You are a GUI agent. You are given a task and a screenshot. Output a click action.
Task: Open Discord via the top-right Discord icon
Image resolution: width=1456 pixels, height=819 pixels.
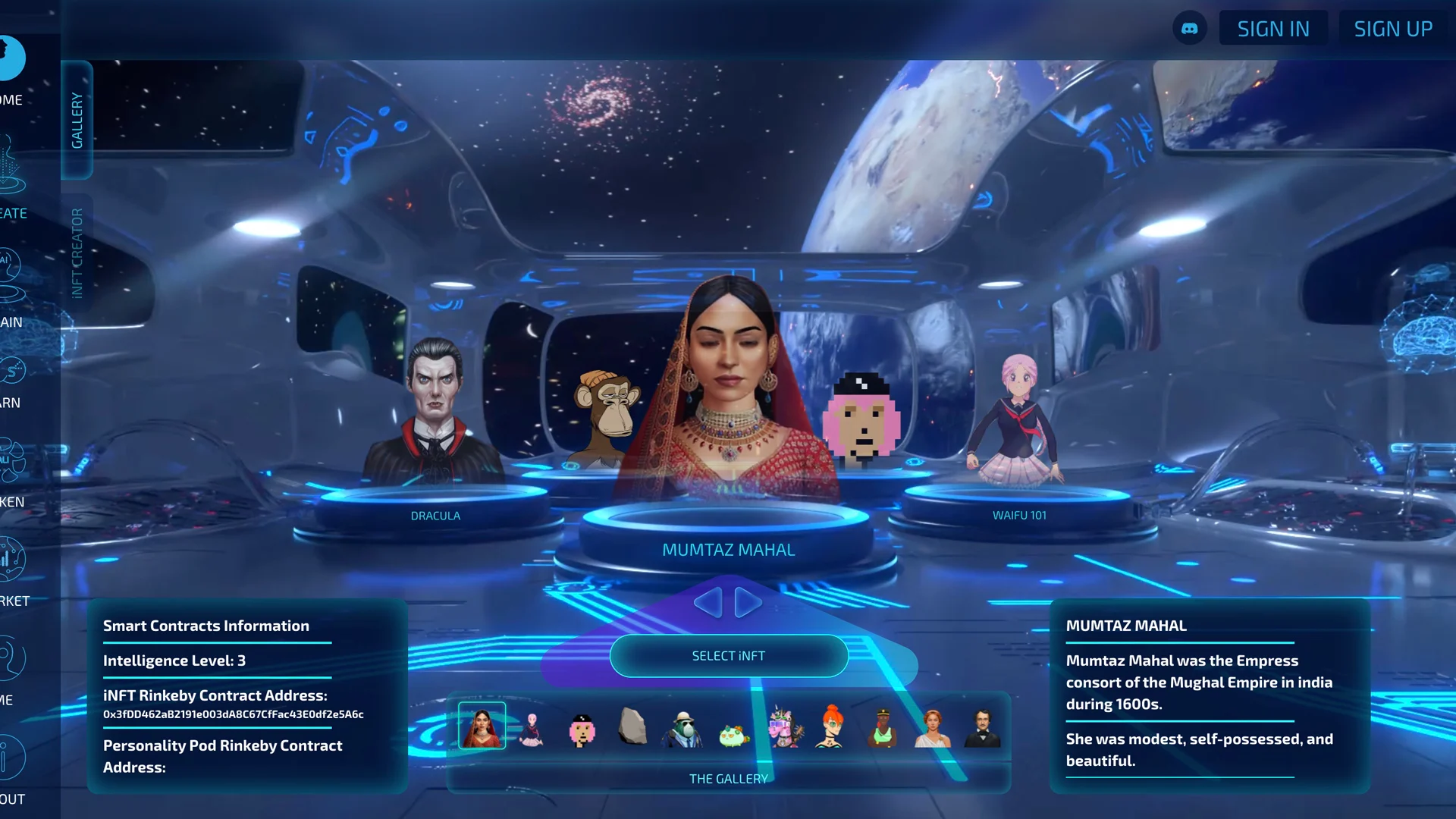[x=1191, y=27]
